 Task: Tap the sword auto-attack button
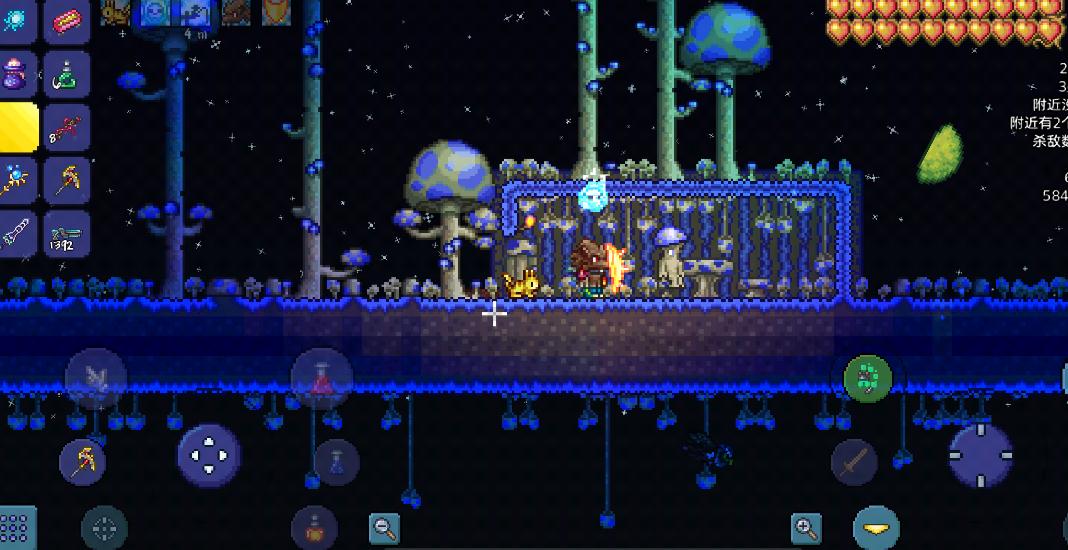854,461
